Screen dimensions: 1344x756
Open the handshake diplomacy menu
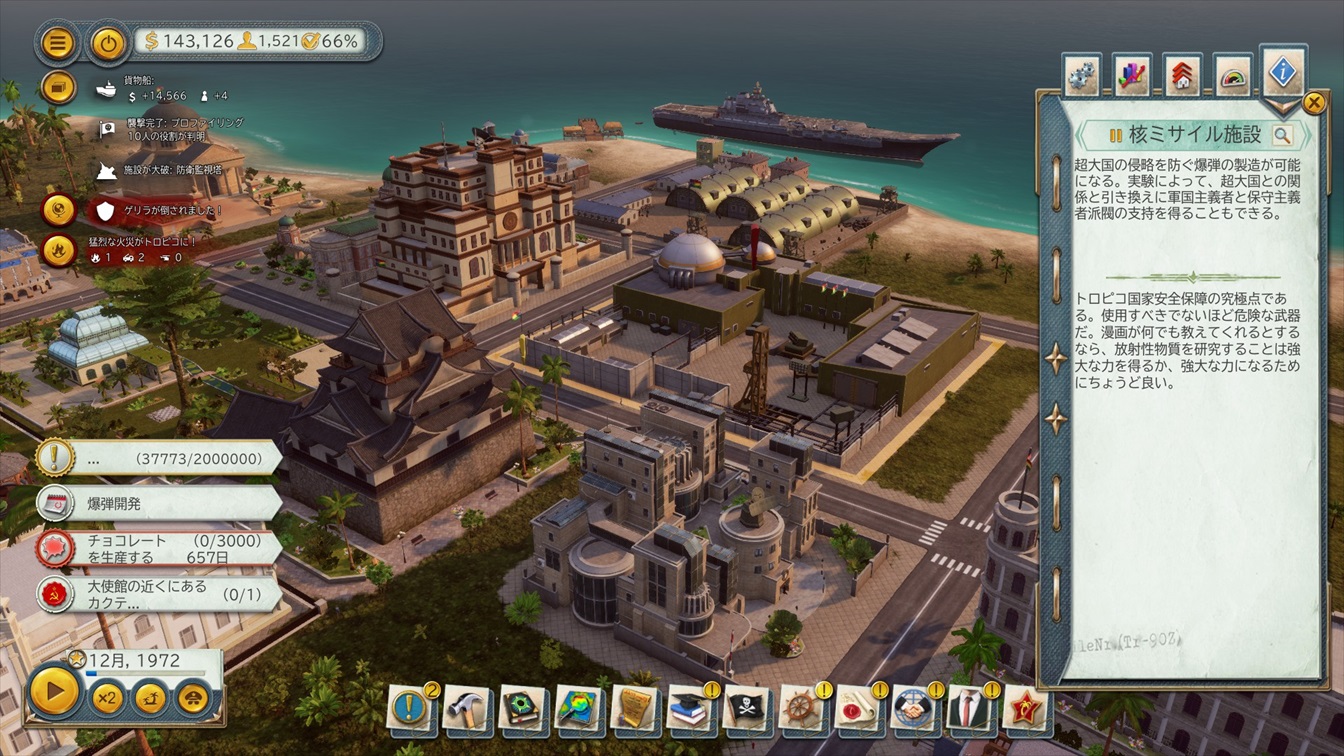pos(912,709)
